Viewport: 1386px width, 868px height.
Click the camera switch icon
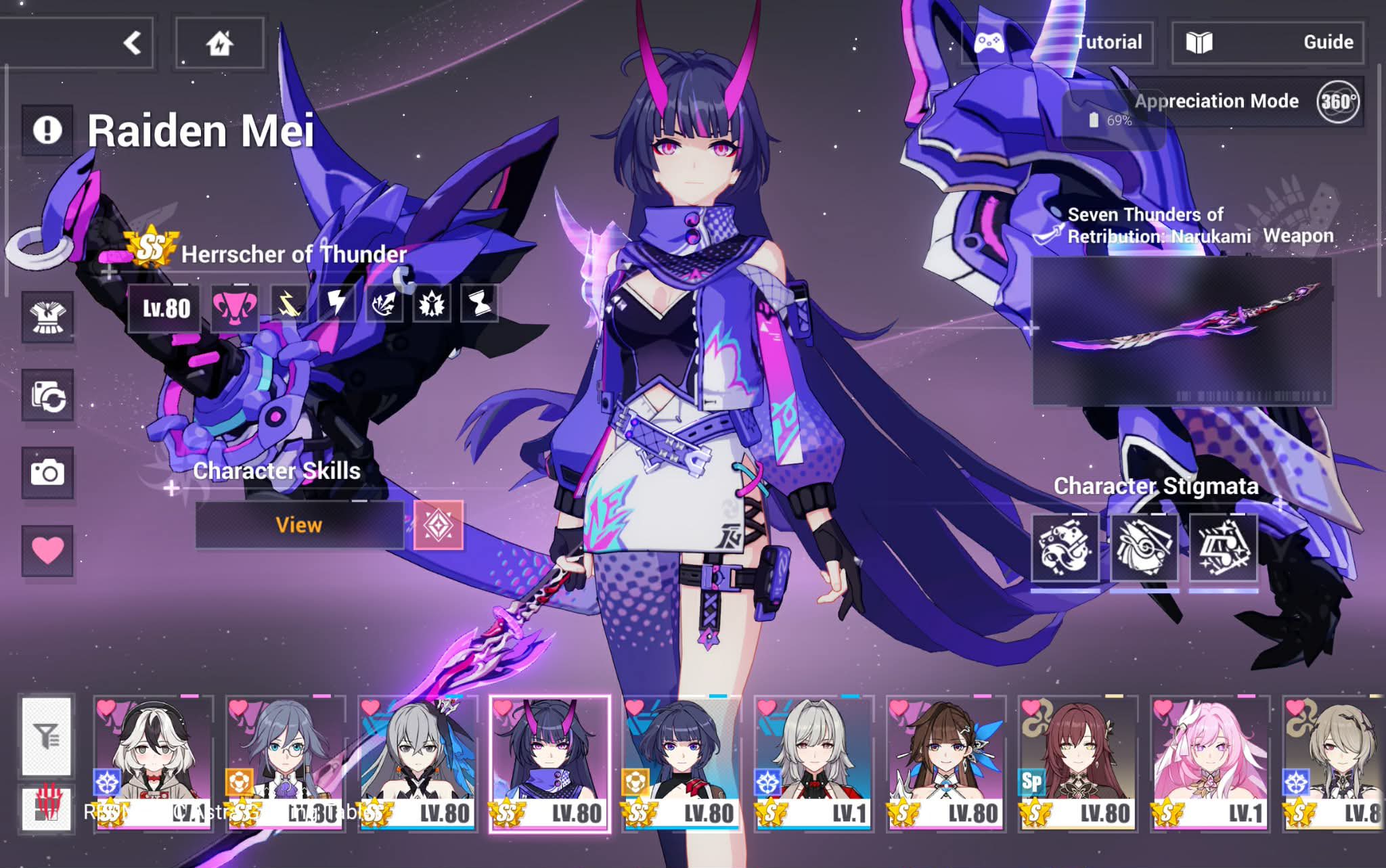(x=47, y=395)
